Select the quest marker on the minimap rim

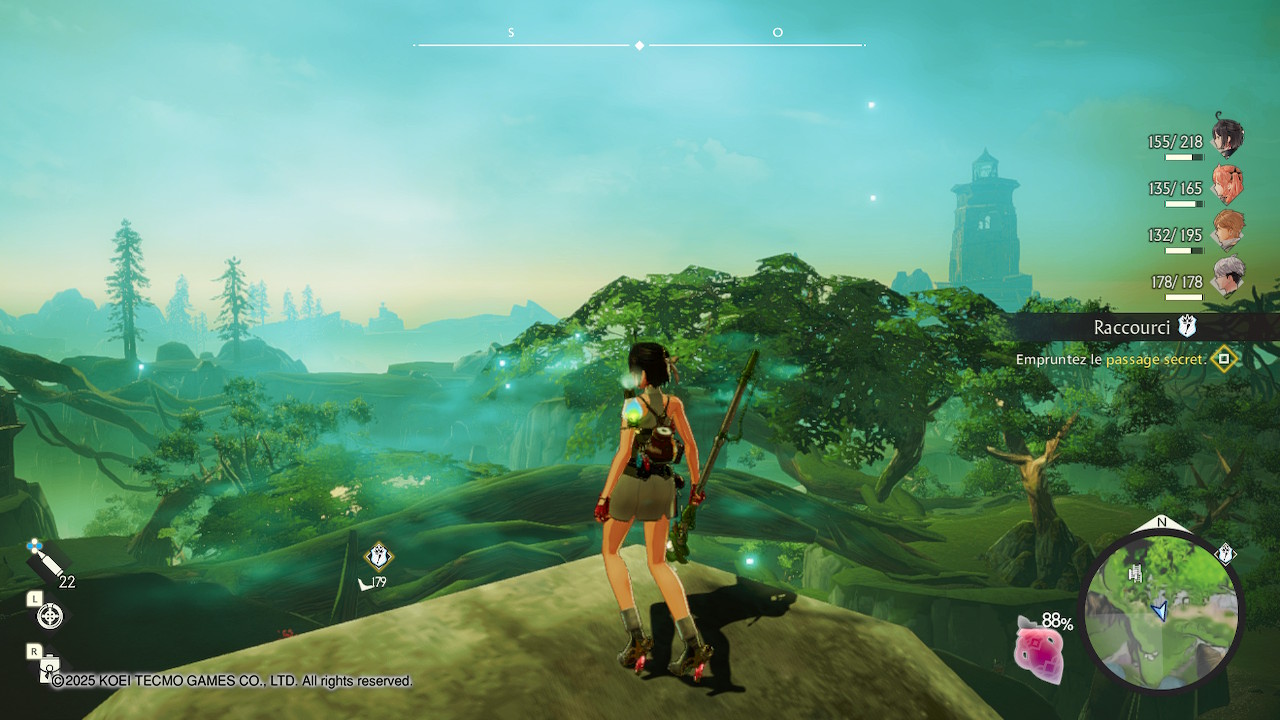1225,553
